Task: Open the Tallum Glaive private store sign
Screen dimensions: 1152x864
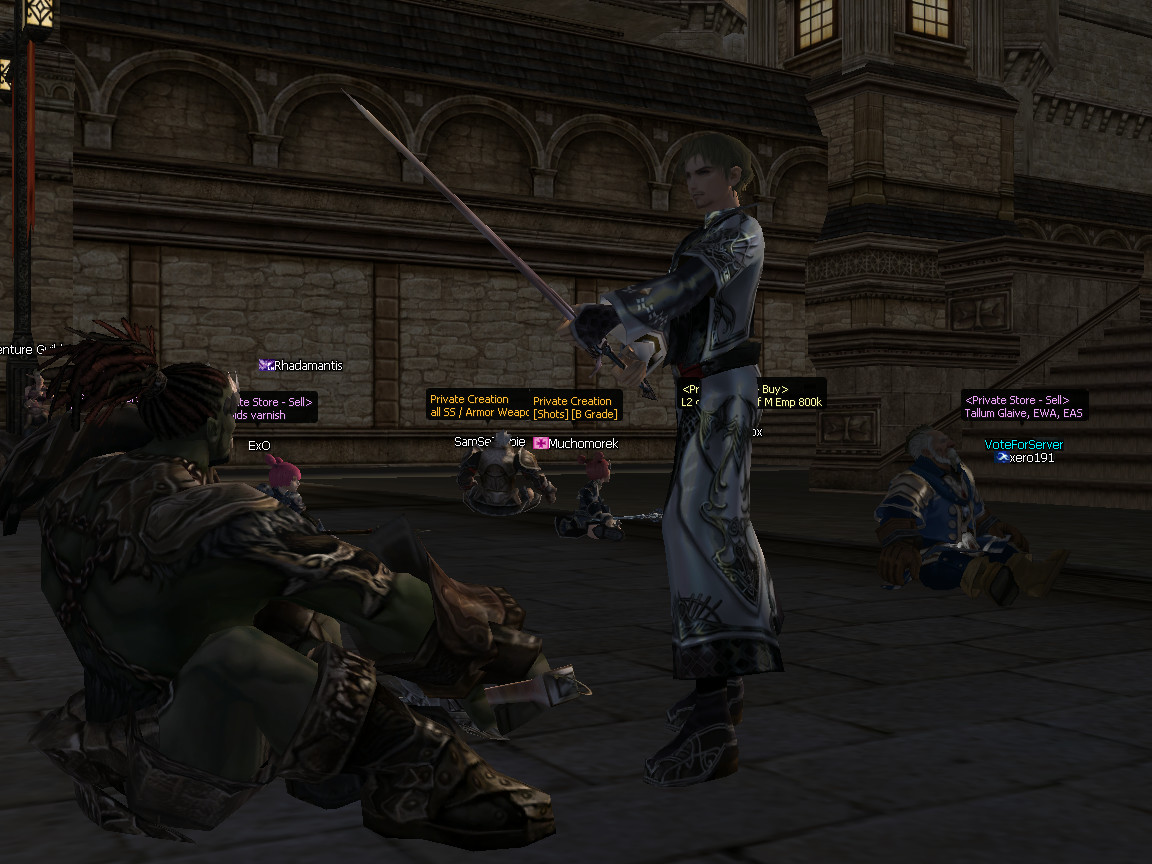Action: tap(1023, 406)
